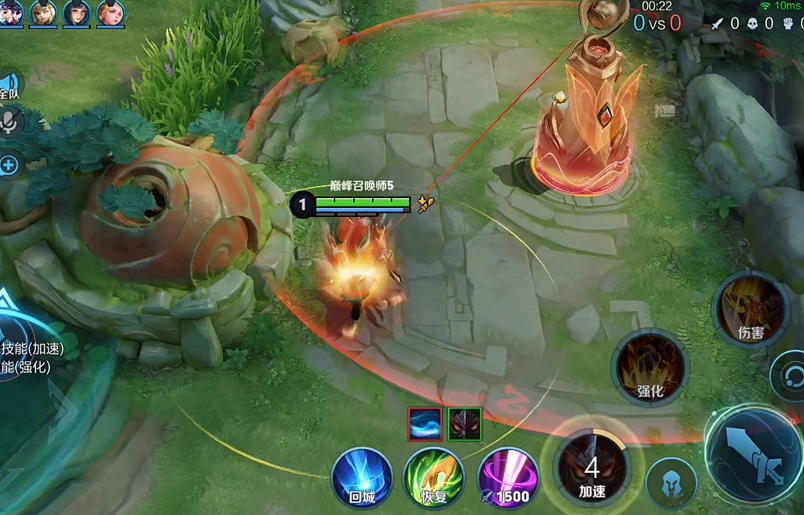The width and height of the screenshot is (804, 515).
Task: Select the dark-haired teammate portrait
Action: [76, 13]
